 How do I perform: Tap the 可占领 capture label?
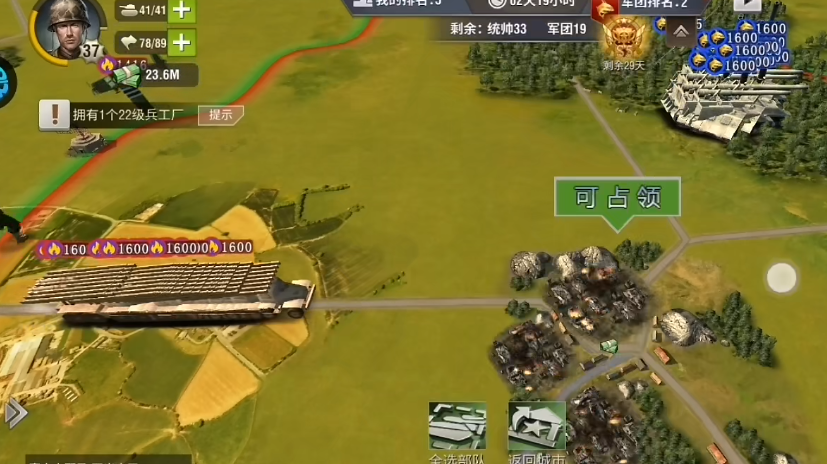pos(617,198)
